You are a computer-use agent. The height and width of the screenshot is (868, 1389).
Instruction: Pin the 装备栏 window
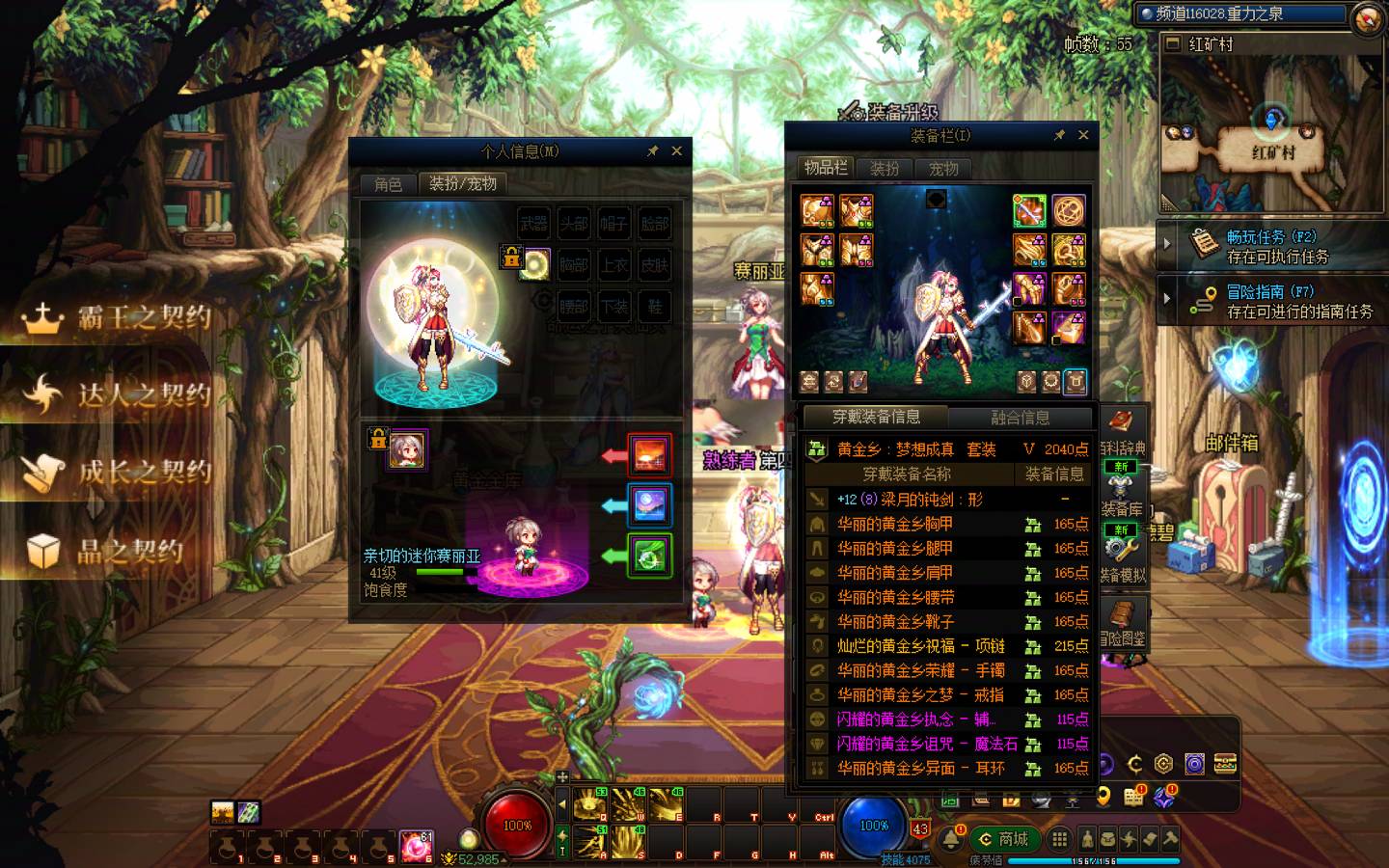coord(1059,135)
